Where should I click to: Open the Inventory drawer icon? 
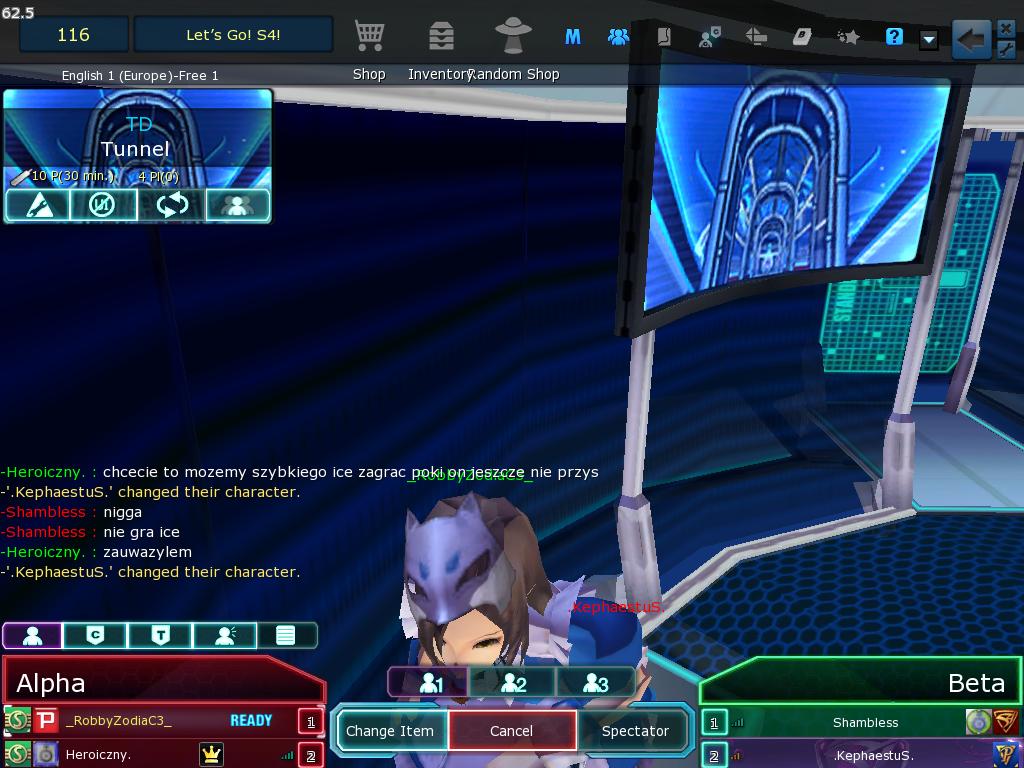point(441,36)
